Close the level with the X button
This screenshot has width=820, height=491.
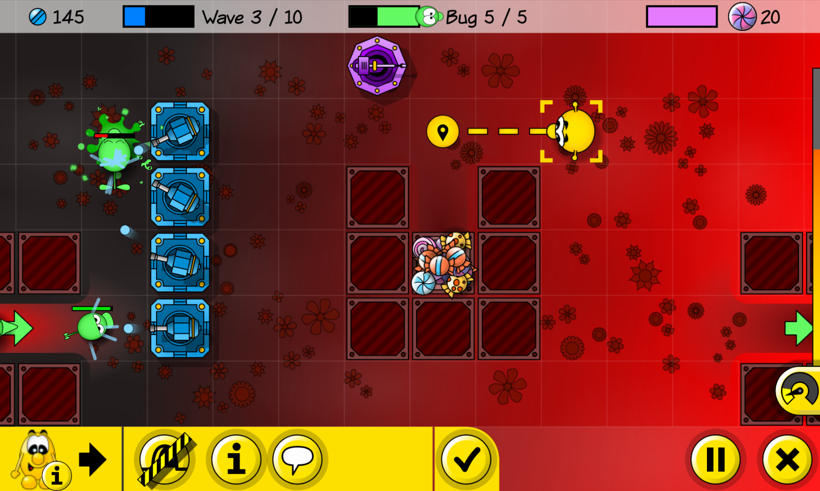coord(787,459)
